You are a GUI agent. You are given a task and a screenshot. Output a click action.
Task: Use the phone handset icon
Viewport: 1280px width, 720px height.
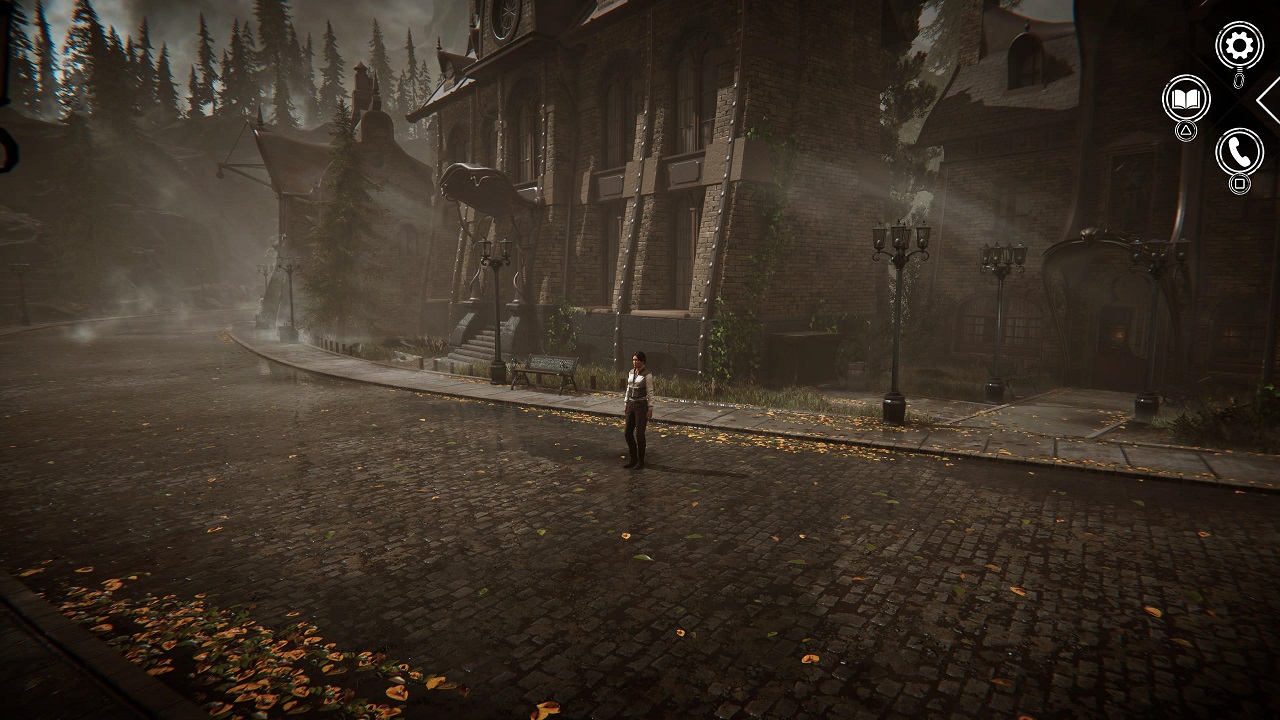1239,152
